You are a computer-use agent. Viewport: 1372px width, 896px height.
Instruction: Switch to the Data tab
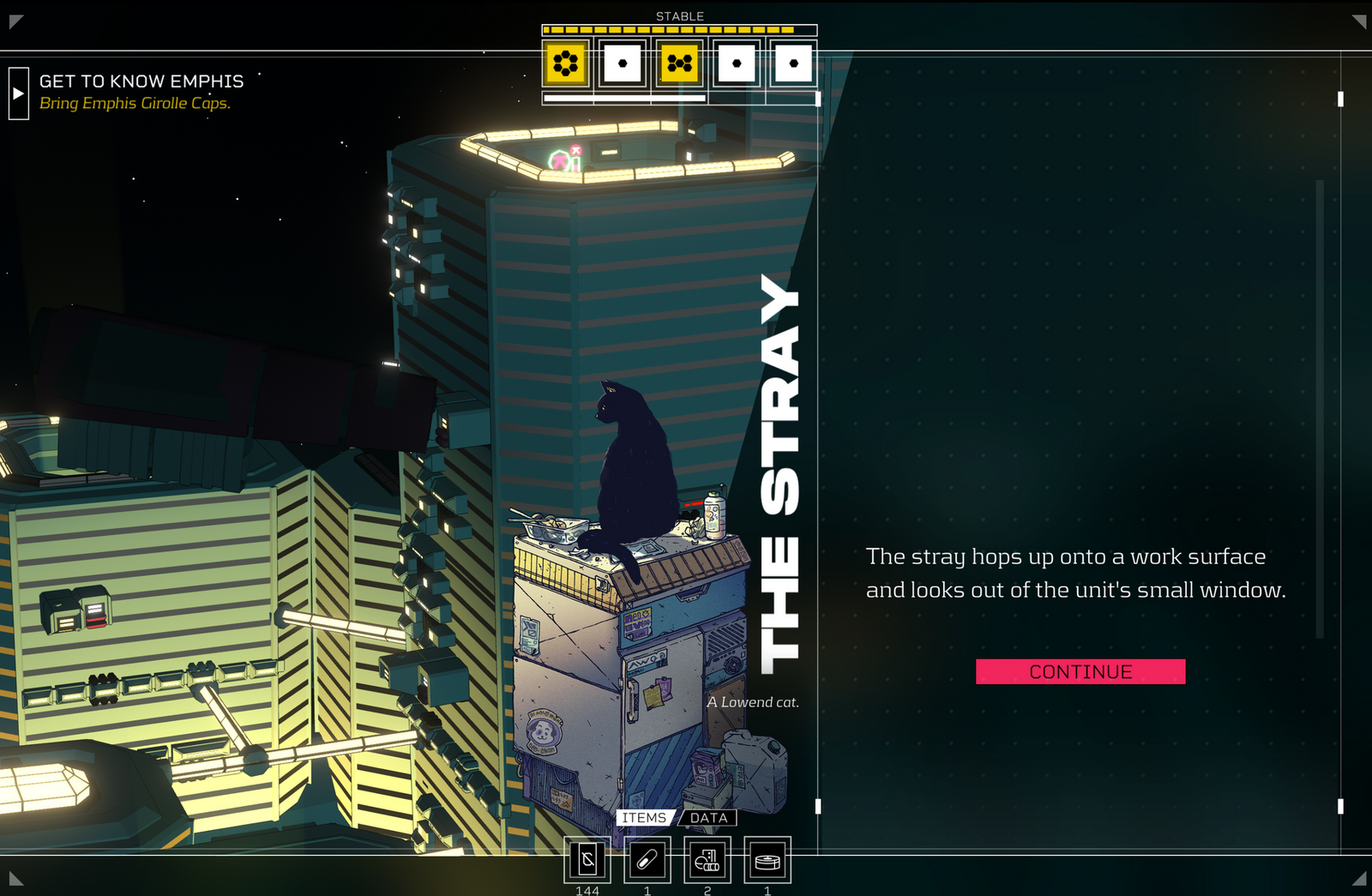708,818
